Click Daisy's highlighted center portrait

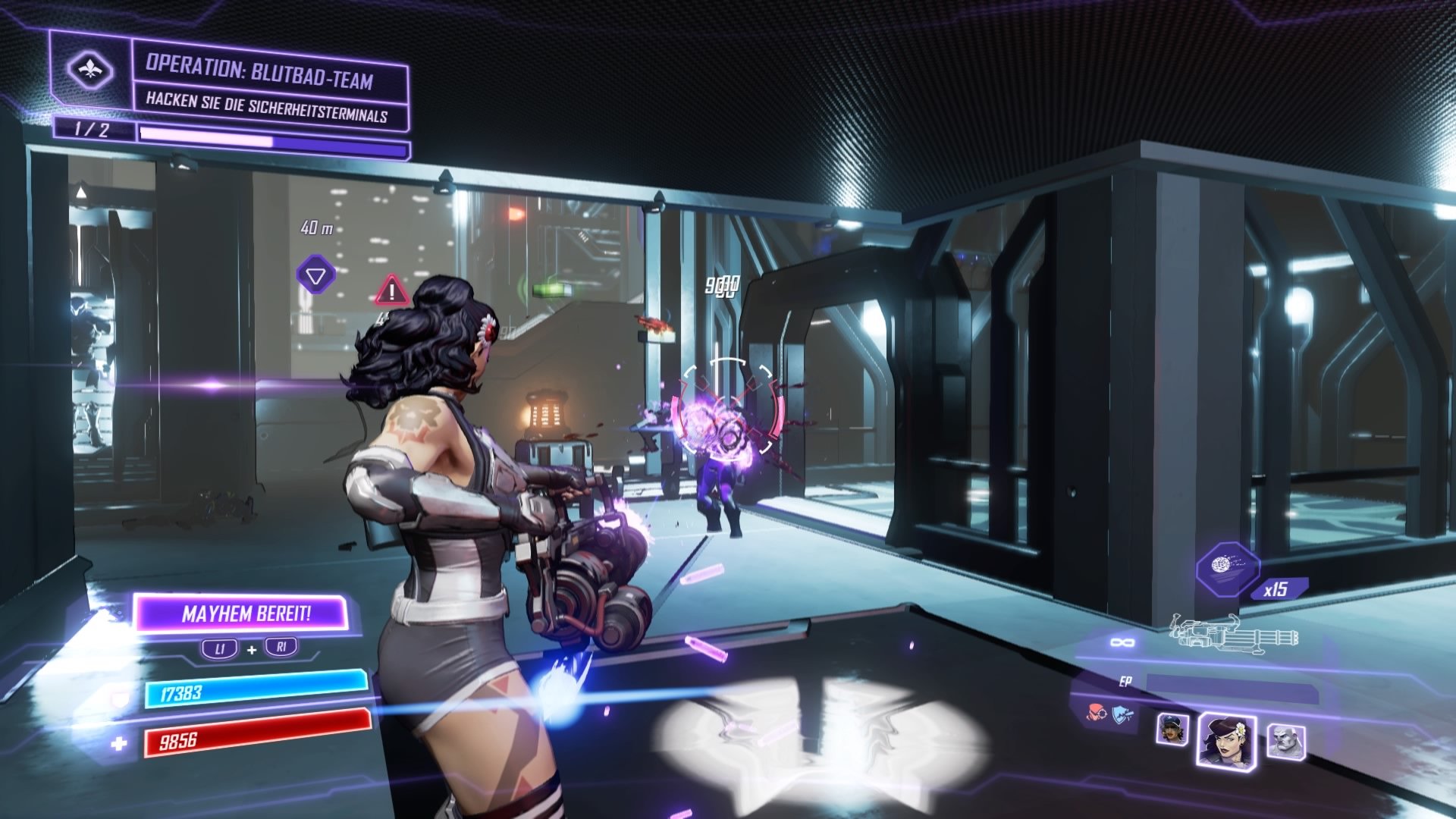(x=1228, y=739)
